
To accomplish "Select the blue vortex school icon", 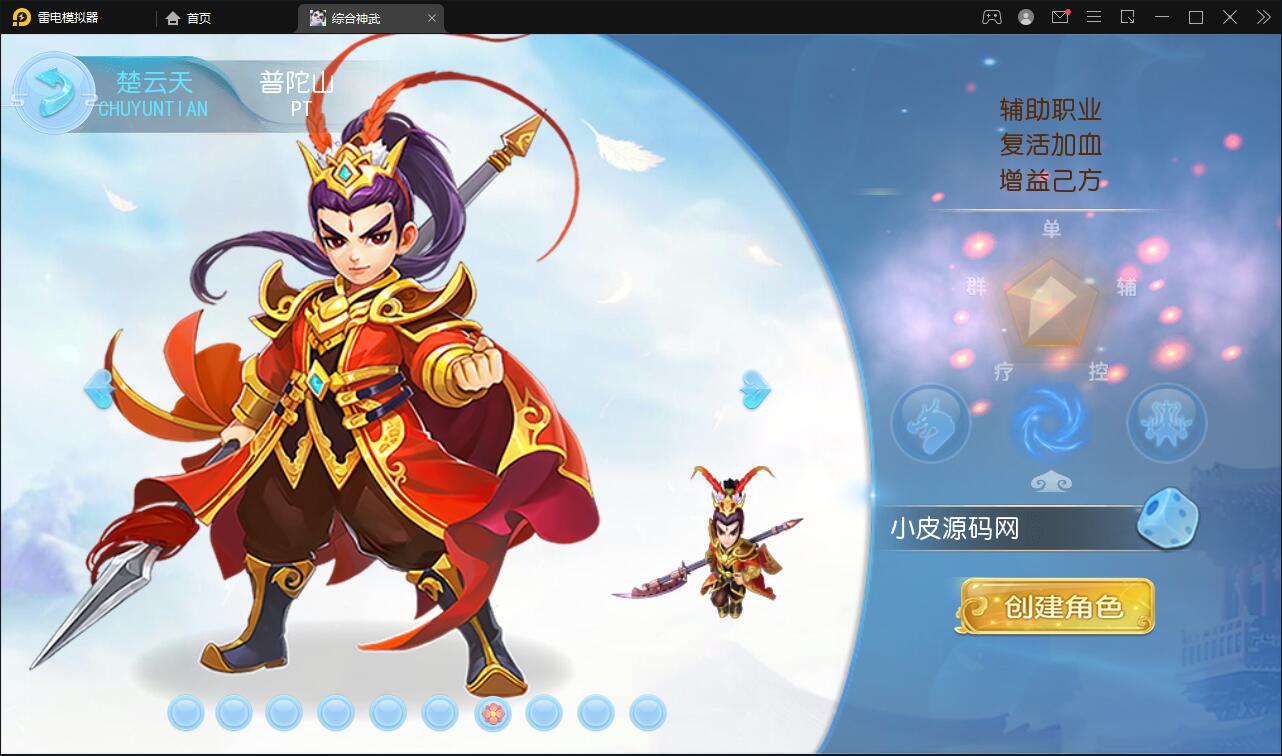I will pos(1048,423).
